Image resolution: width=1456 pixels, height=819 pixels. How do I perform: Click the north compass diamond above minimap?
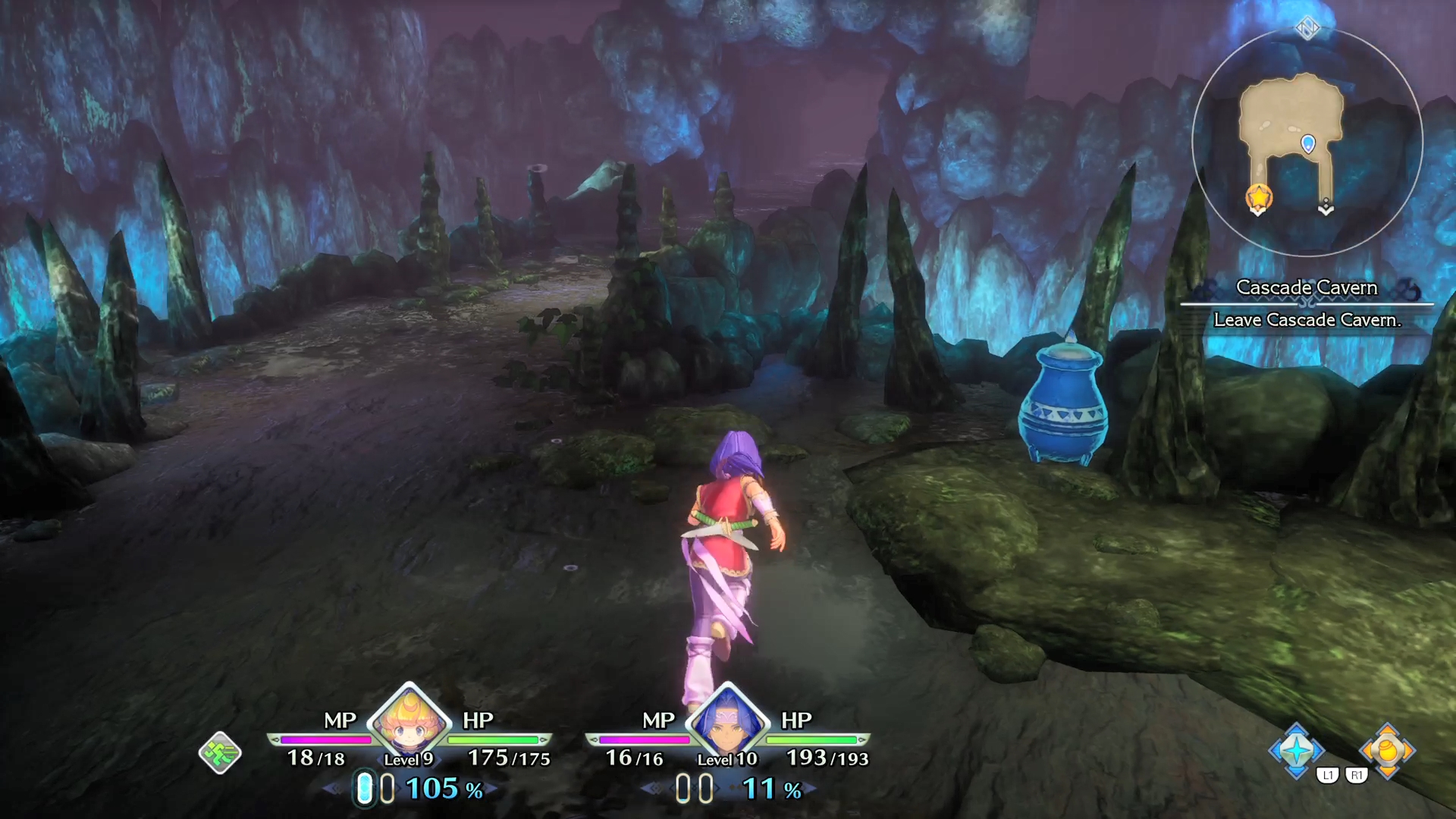click(1307, 29)
